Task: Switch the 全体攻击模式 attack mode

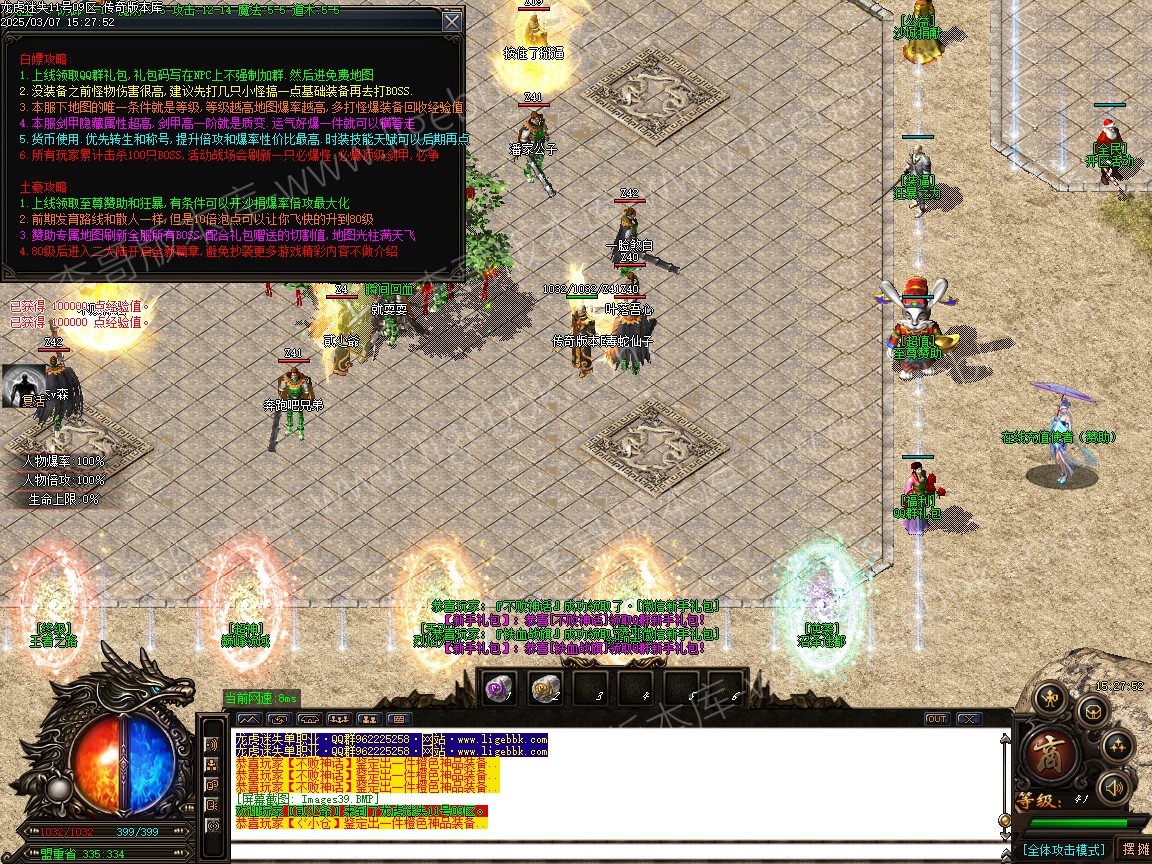Action: (1063, 850)
